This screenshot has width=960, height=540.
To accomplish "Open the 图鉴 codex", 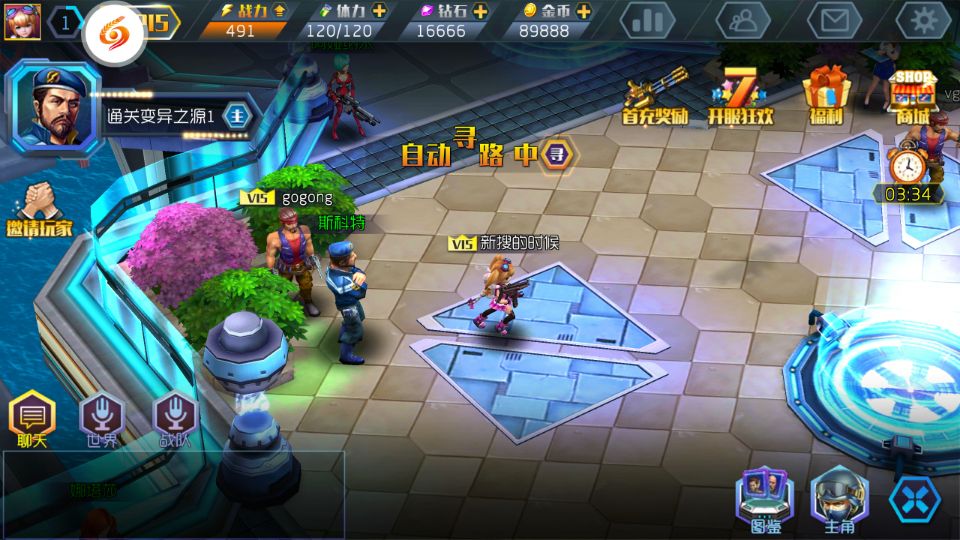I will 765,499.
